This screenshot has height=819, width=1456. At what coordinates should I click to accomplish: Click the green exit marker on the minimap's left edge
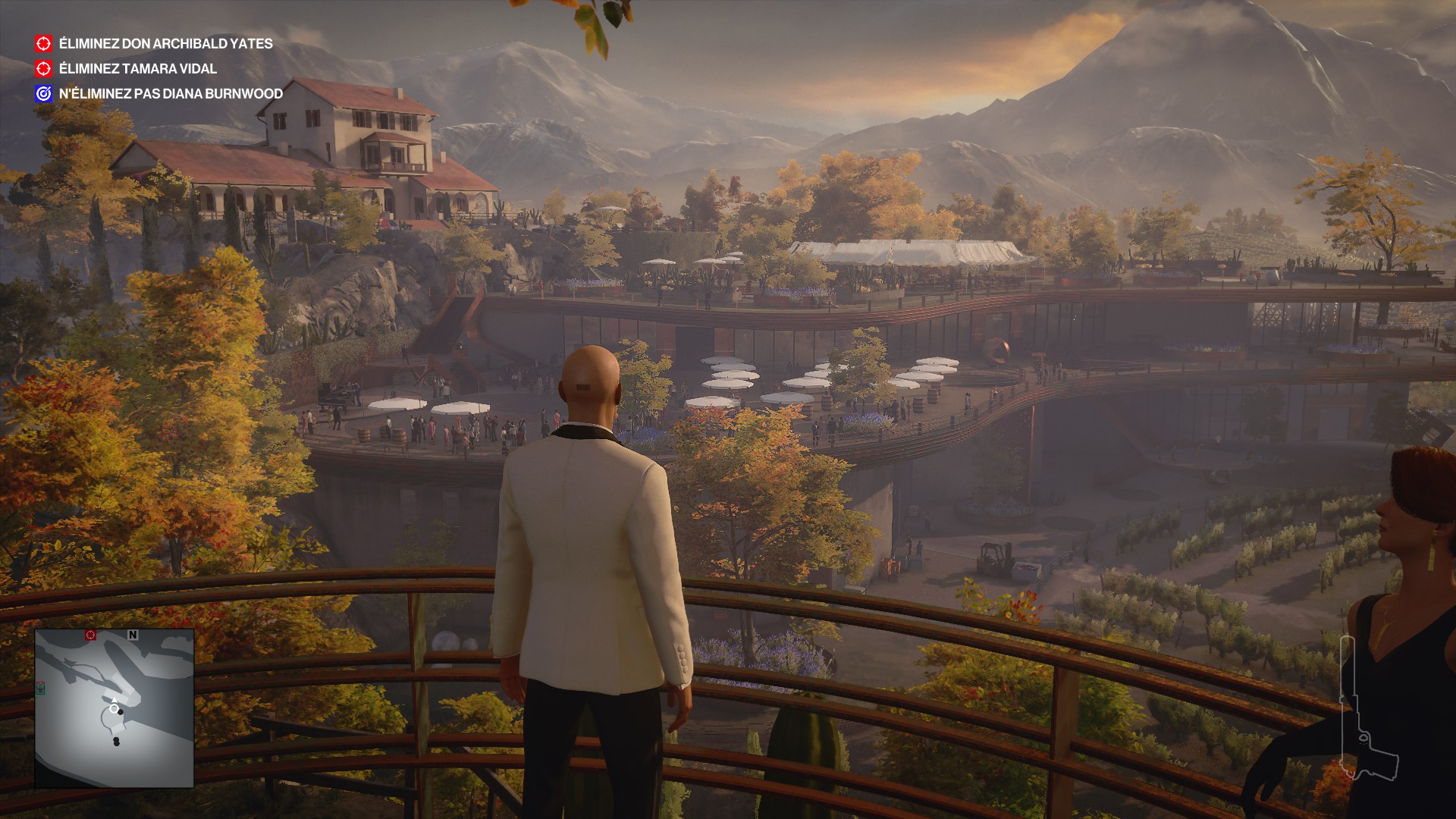point(41,689)
